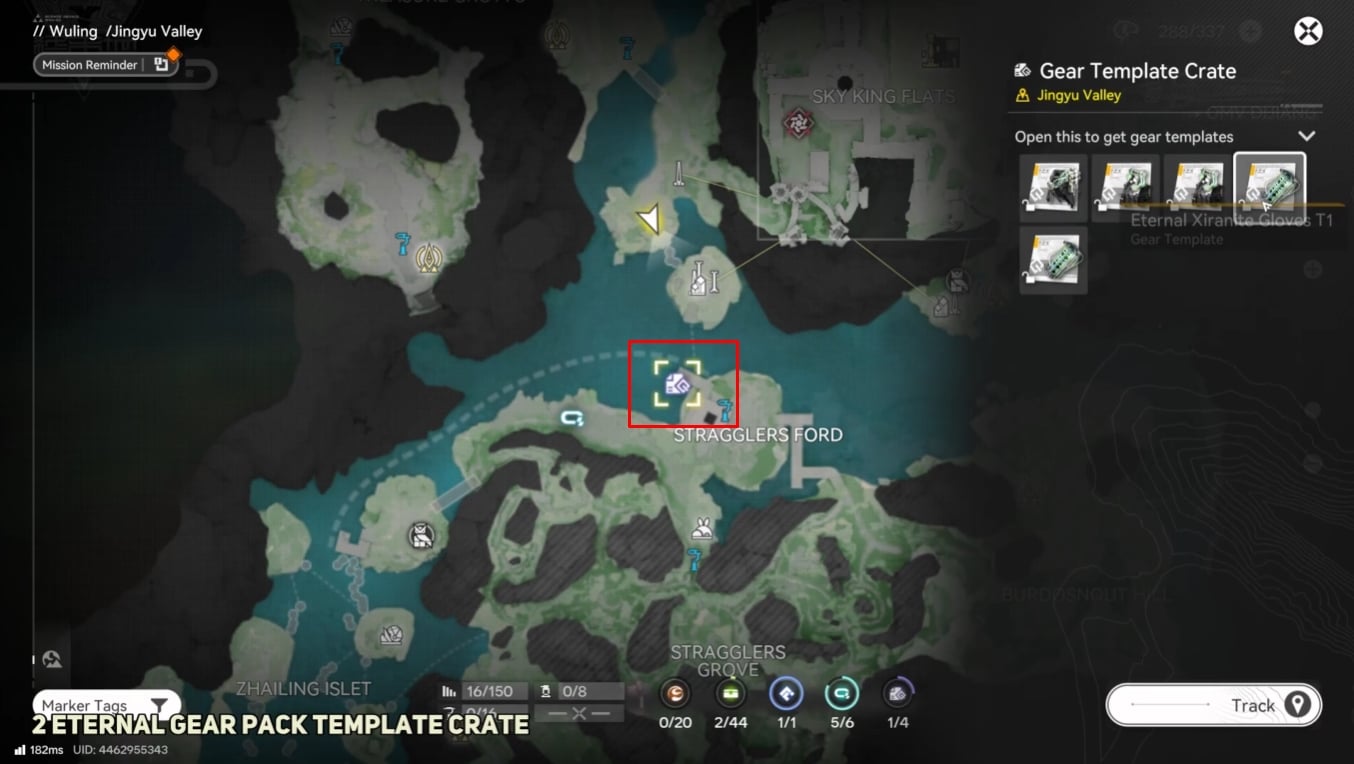The height and width of the screenshot is (764, 1354).
Task: Open the Mission Reminder panel
Action: point(105,65)
